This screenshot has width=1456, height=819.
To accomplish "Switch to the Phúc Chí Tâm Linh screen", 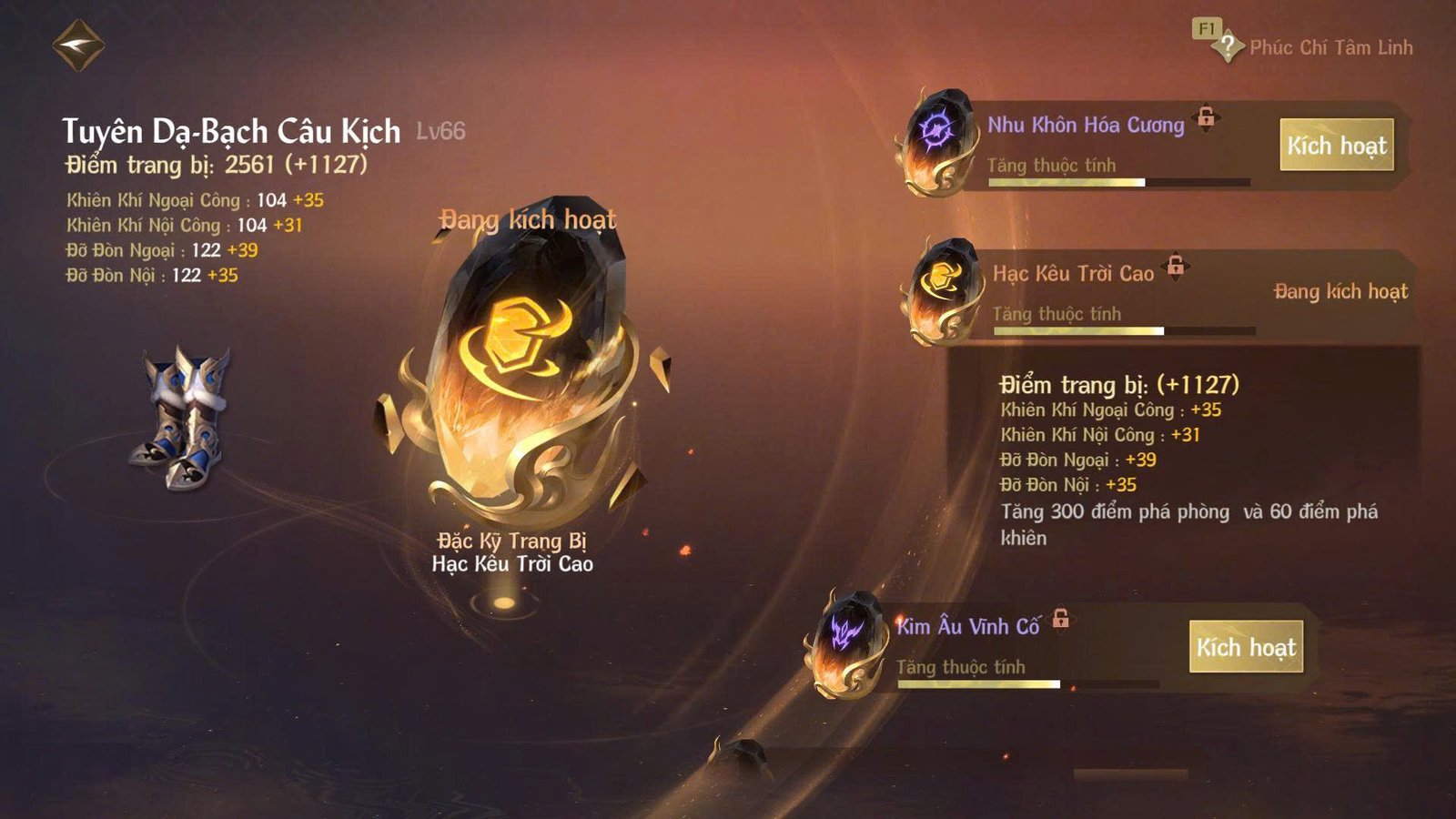I will pyautogui.click(x=1330, y=49).
